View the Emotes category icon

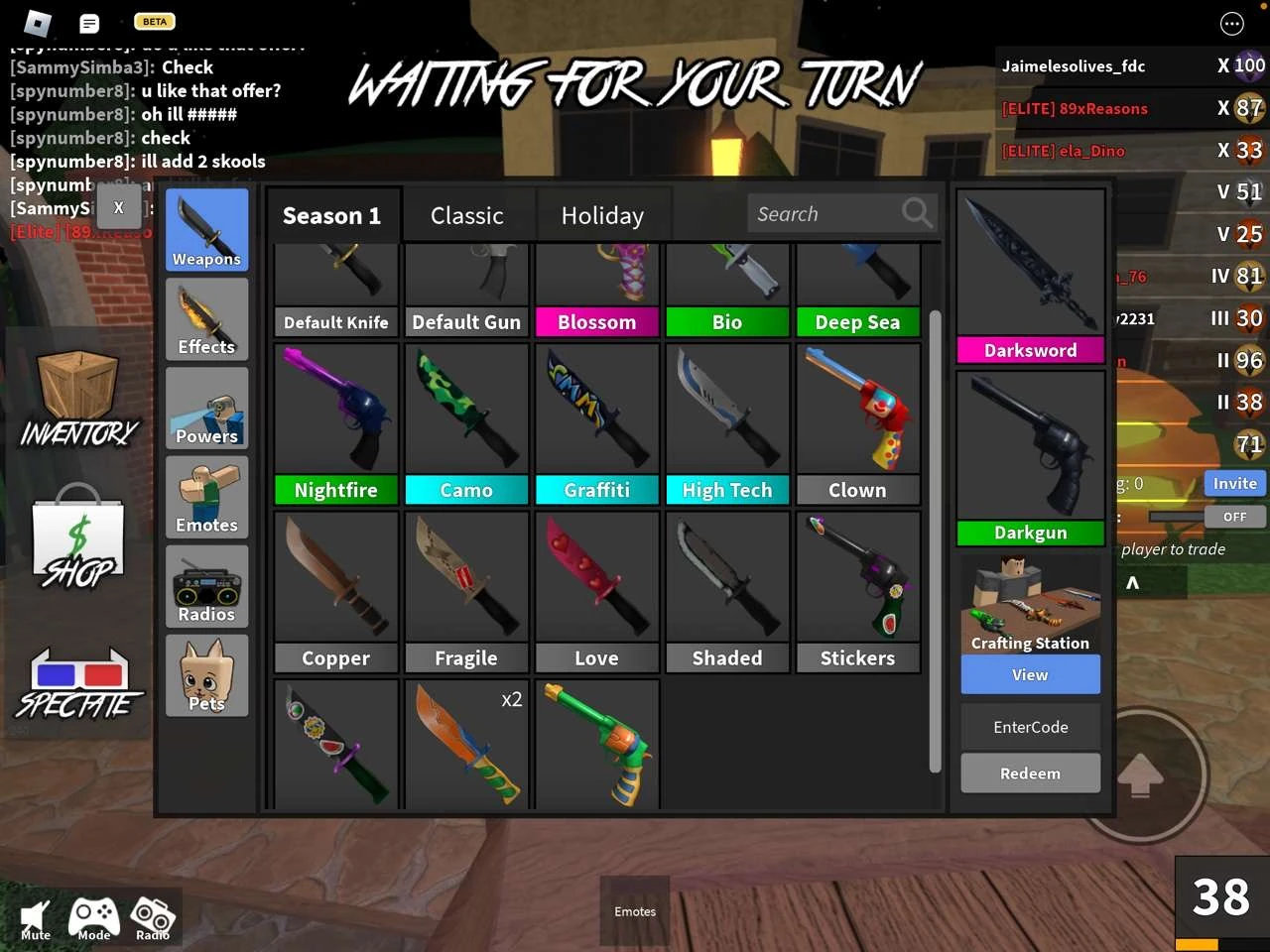(x=205, y=496)
